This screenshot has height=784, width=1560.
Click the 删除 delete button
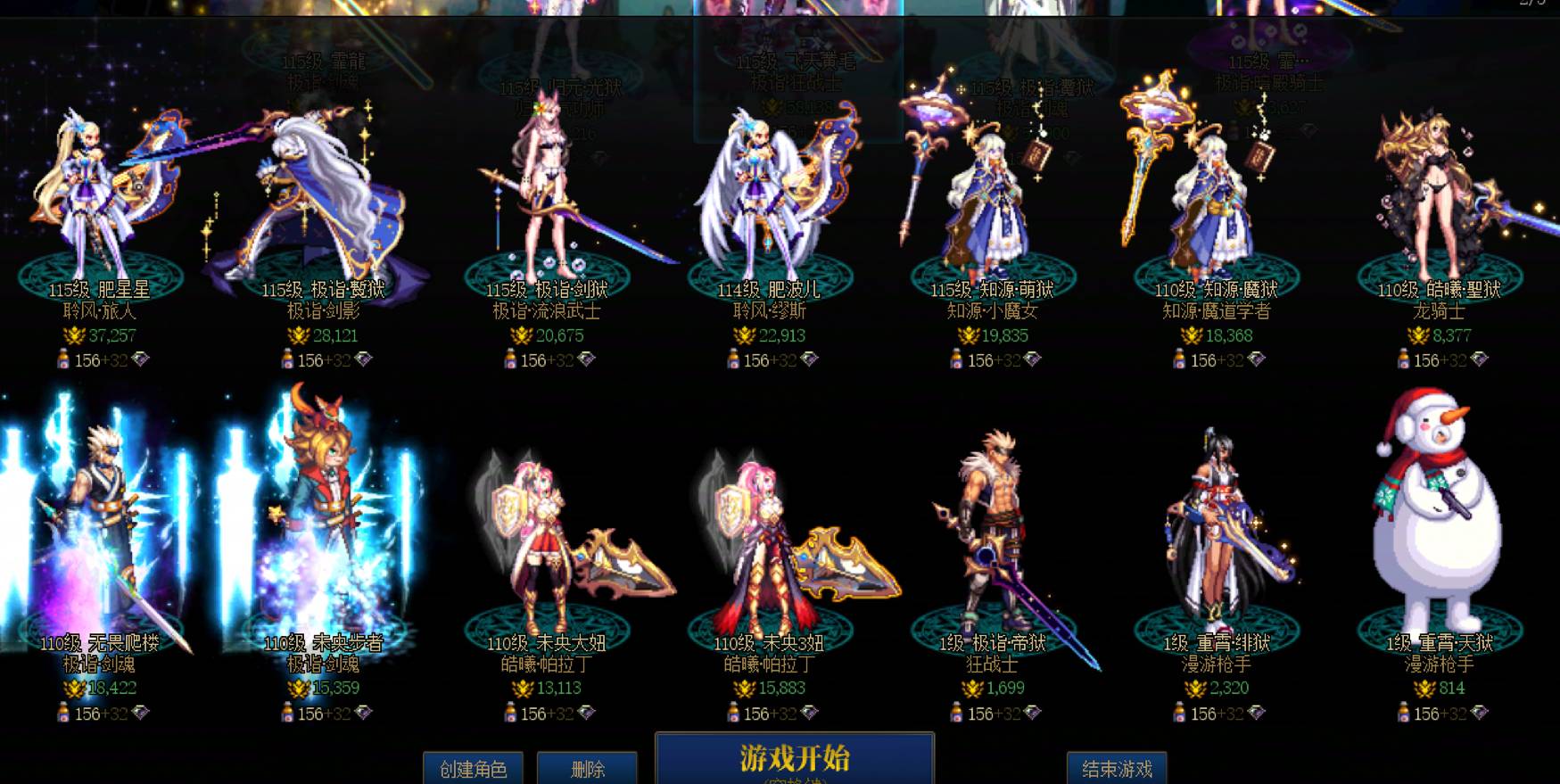[588, 766]
